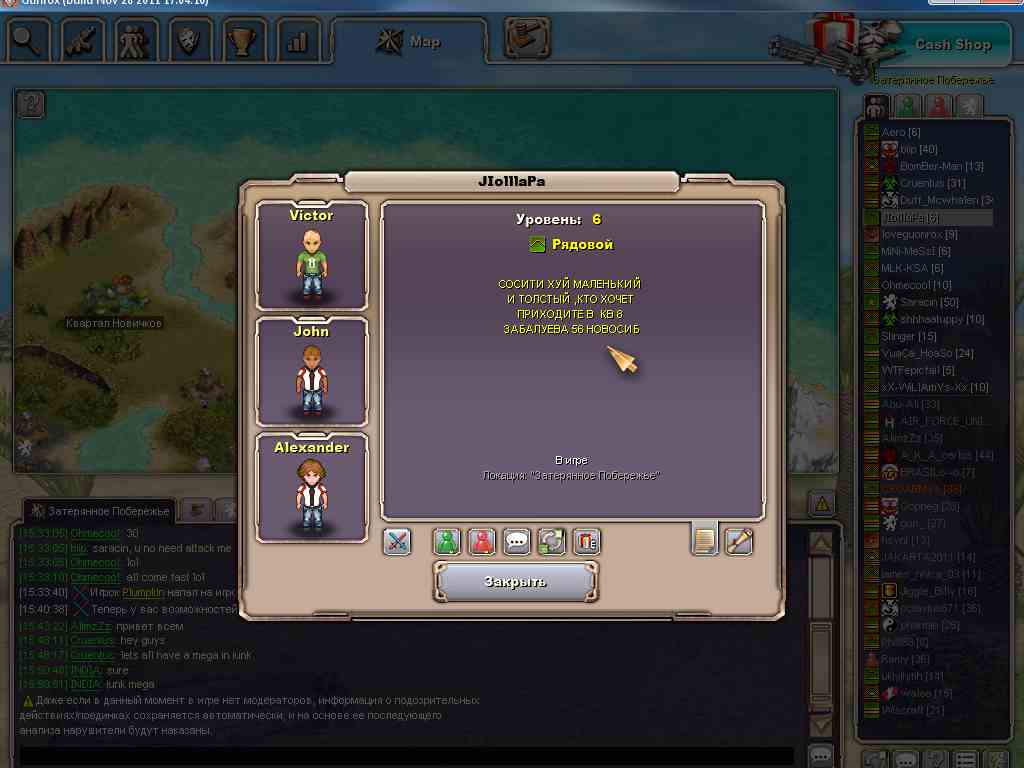The height and width of the screenshot is (768, 1024).
Task: Open the magnifying glass search tab
Action: [x=30, y=42]
